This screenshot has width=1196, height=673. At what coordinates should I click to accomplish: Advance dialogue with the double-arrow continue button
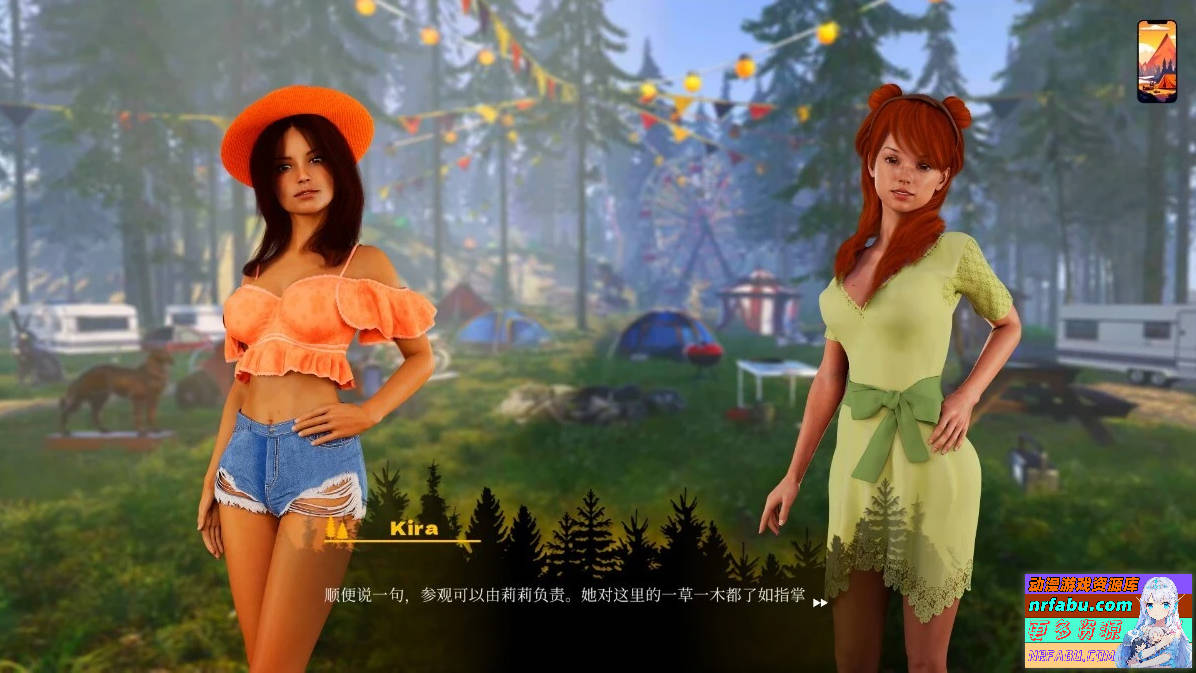pyautogui.click(x=820, y=603)
